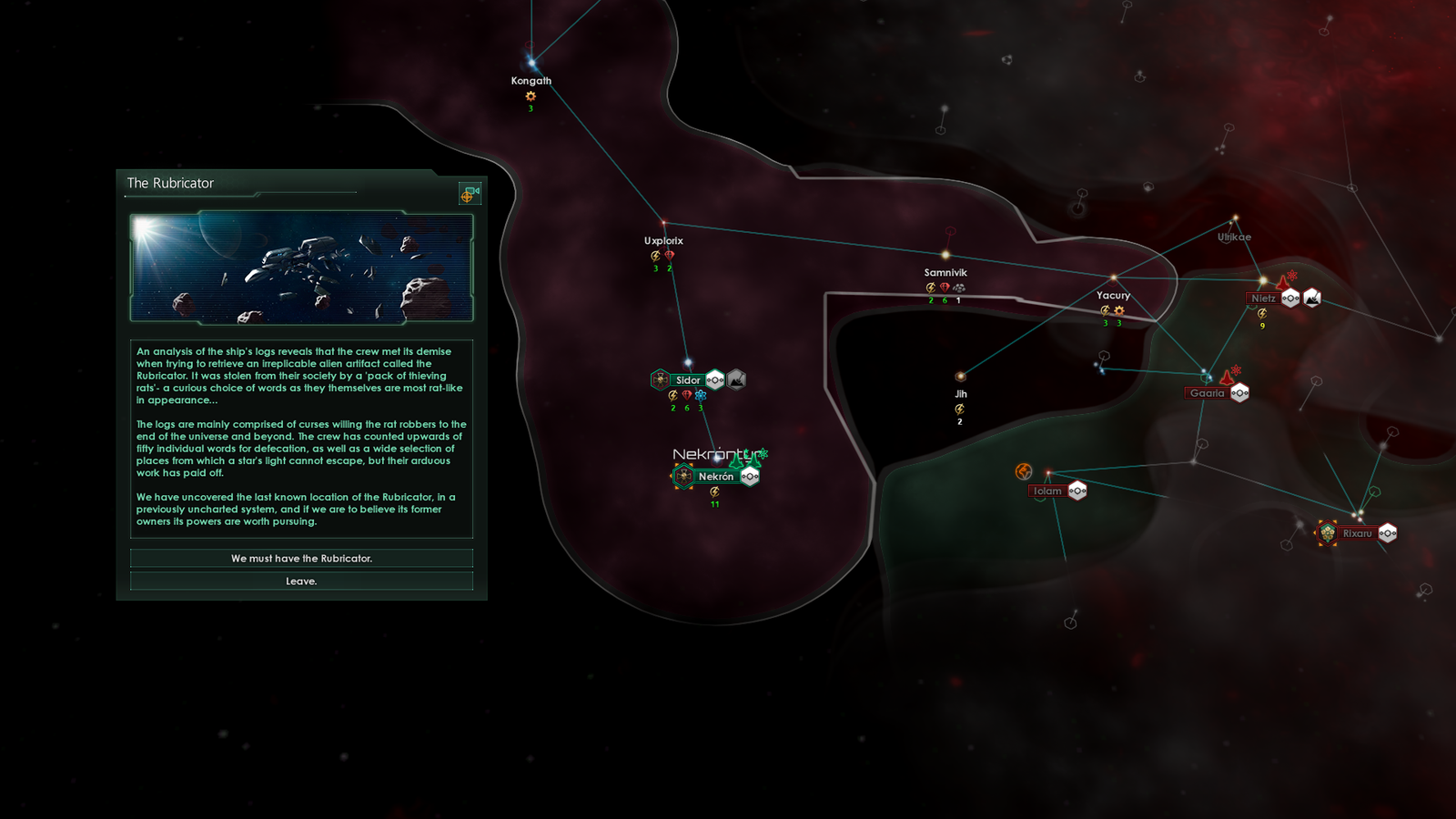Click the go-to-location icon in the event header
The image size is (1456, 819).
point(470,193)
